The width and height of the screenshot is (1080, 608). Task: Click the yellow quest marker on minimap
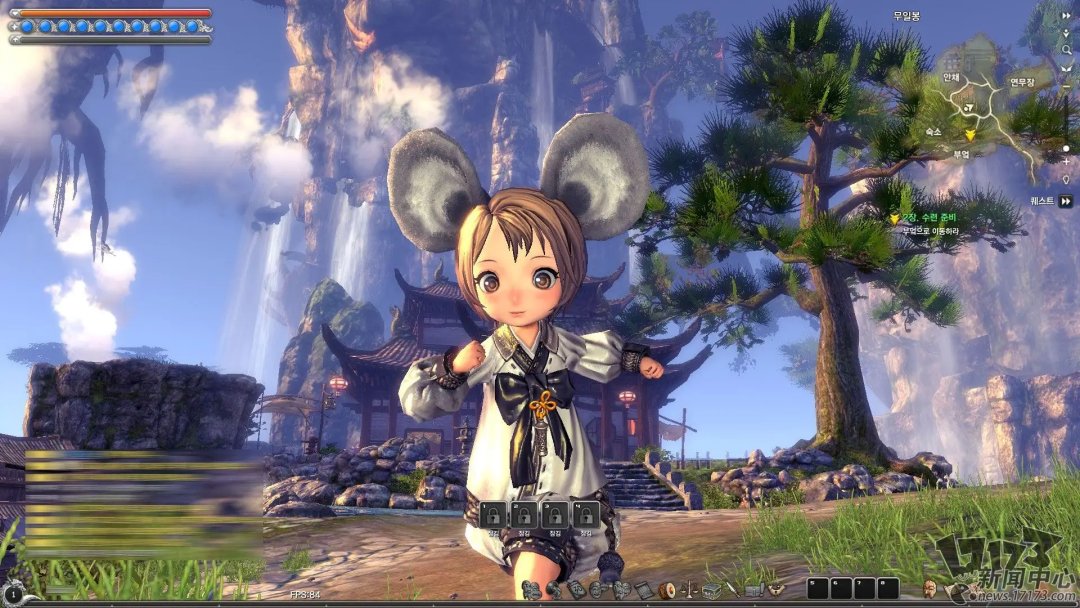[969, 134]
